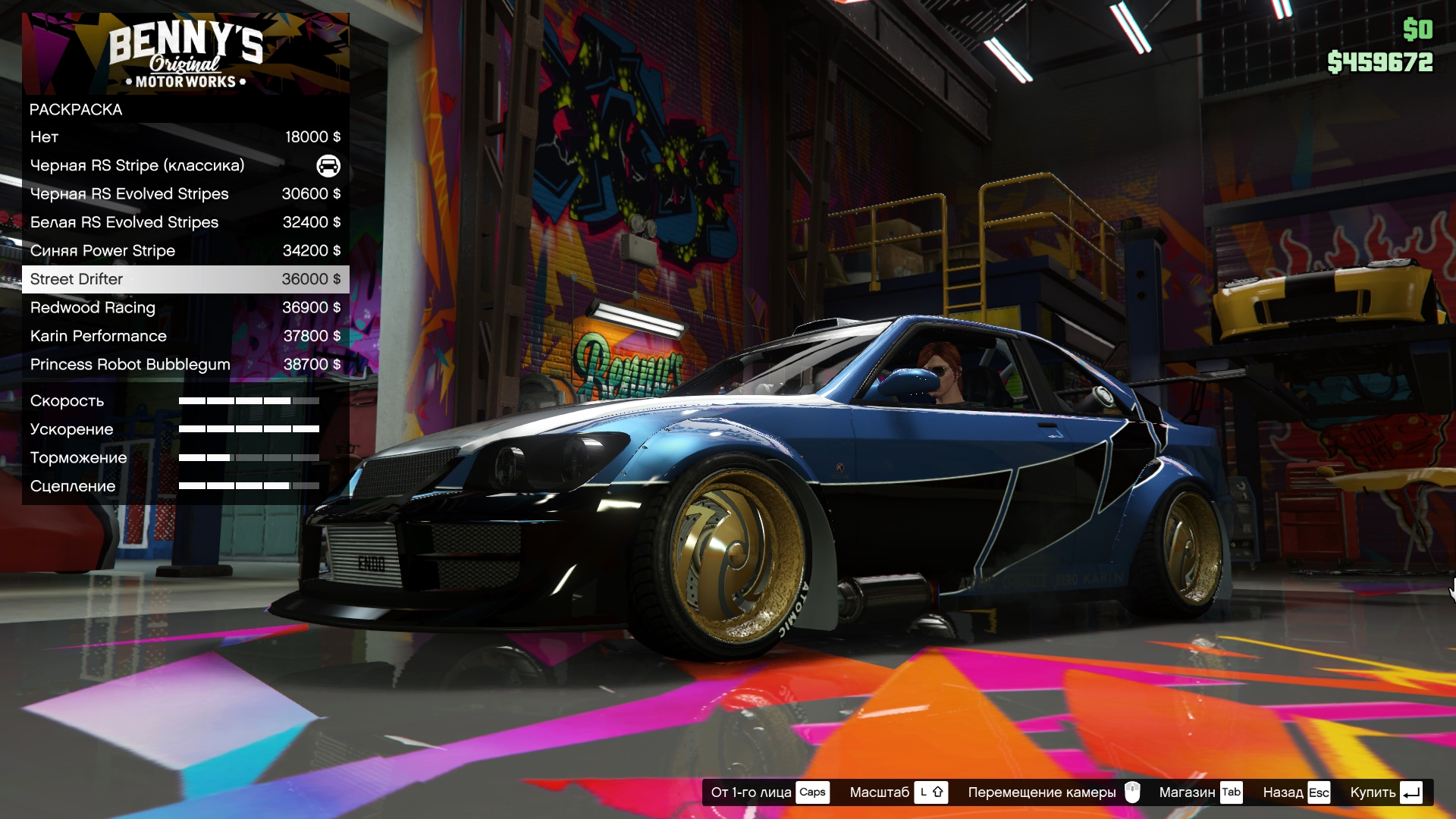Screen dimensions: 1456x819
Task: Go back with the Назад button
Action: (x=1295, y=792)
